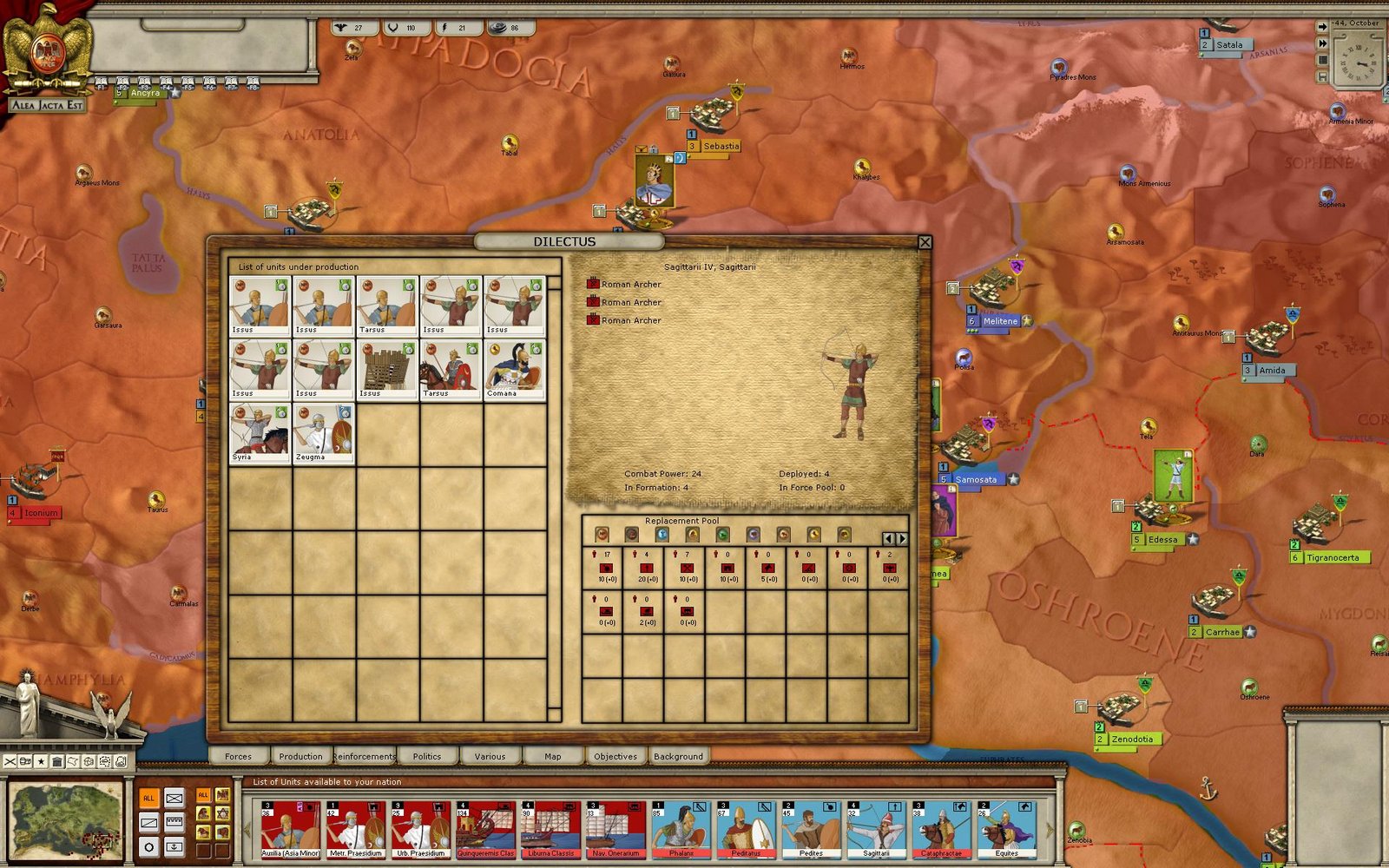Click the end turn arrow icon
1389x868 pixels.
1322,26
